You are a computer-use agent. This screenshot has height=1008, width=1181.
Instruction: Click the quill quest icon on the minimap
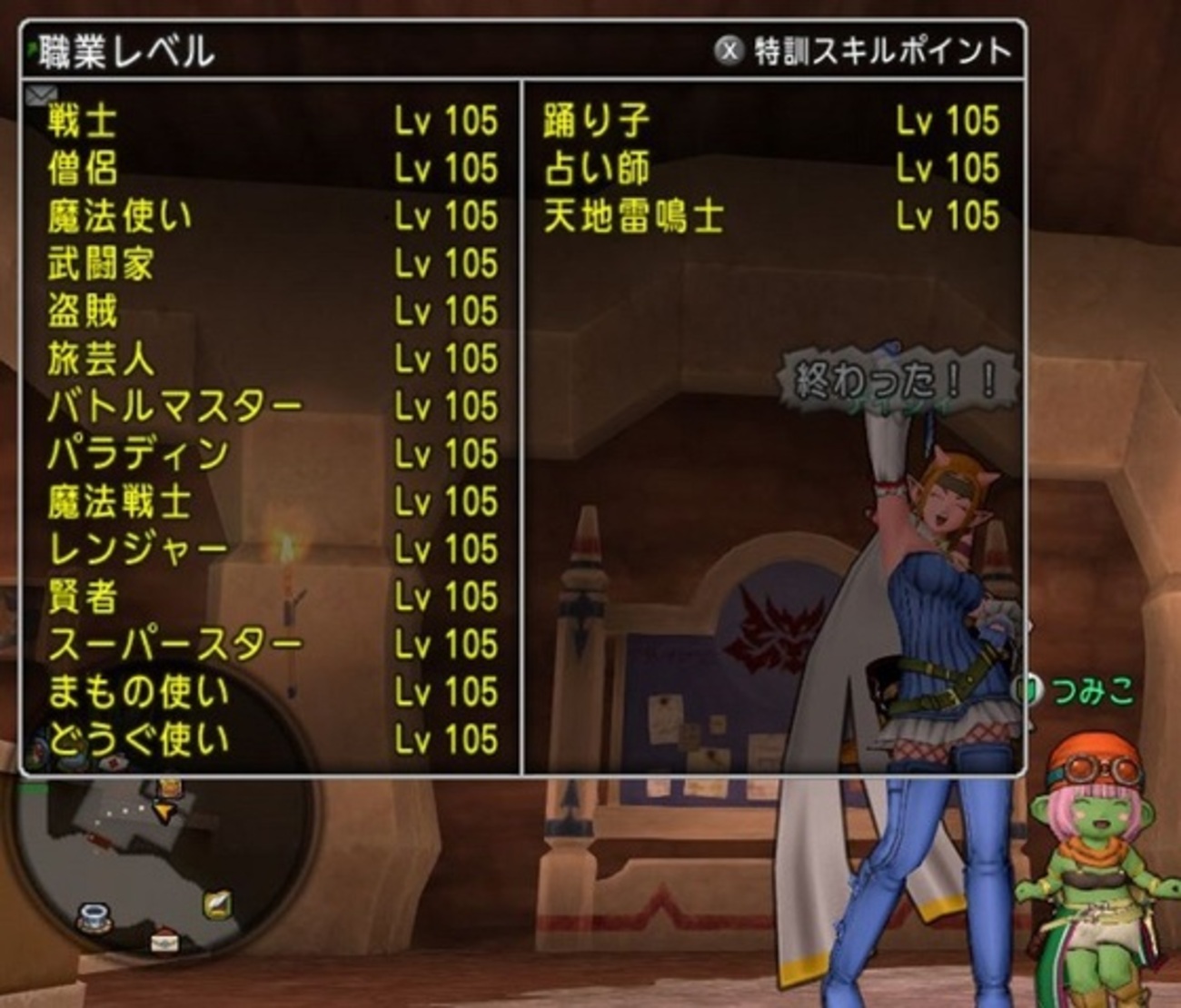(x=218, y=905)
